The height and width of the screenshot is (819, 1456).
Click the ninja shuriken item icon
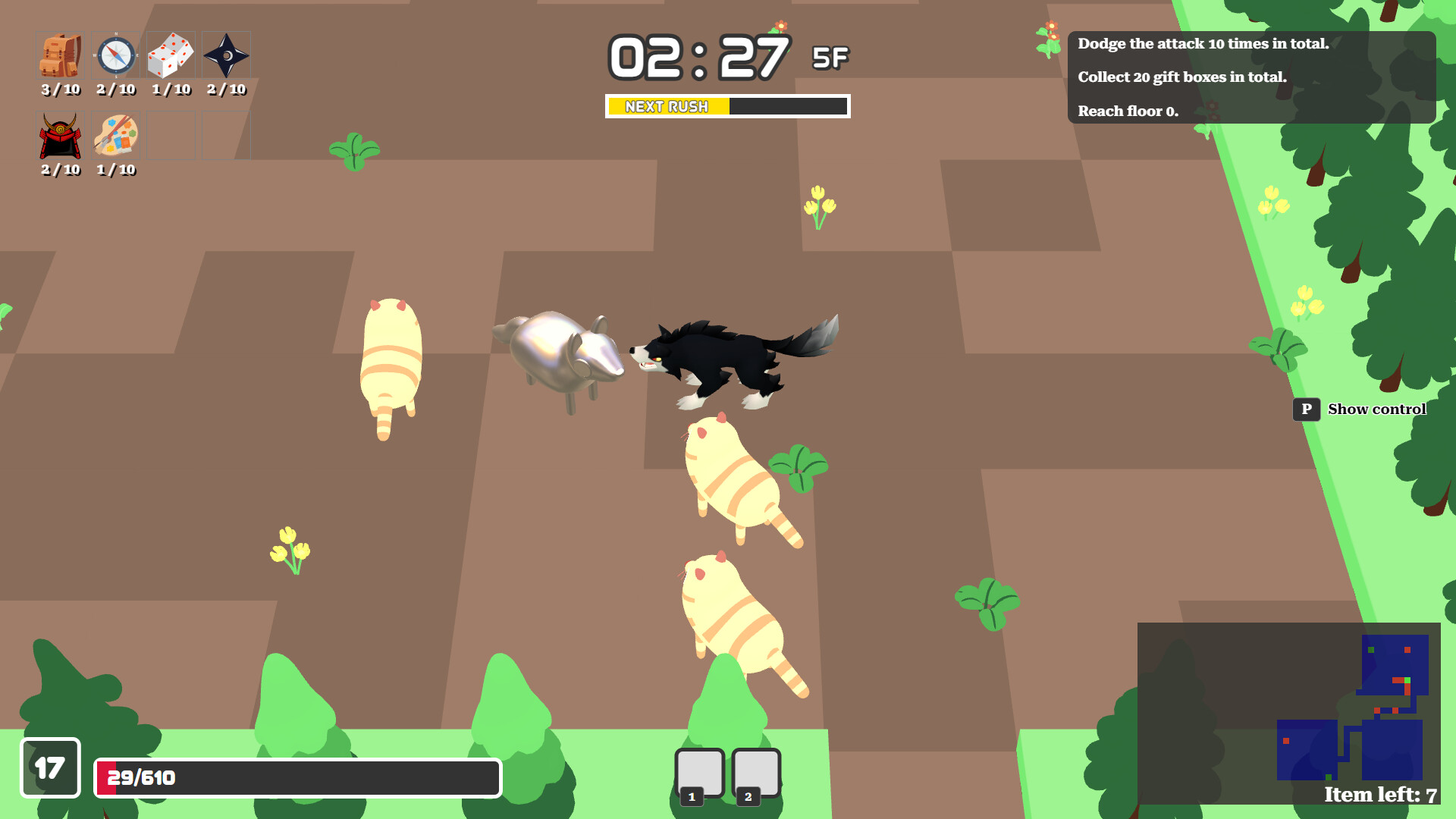(x=227, y=55)
